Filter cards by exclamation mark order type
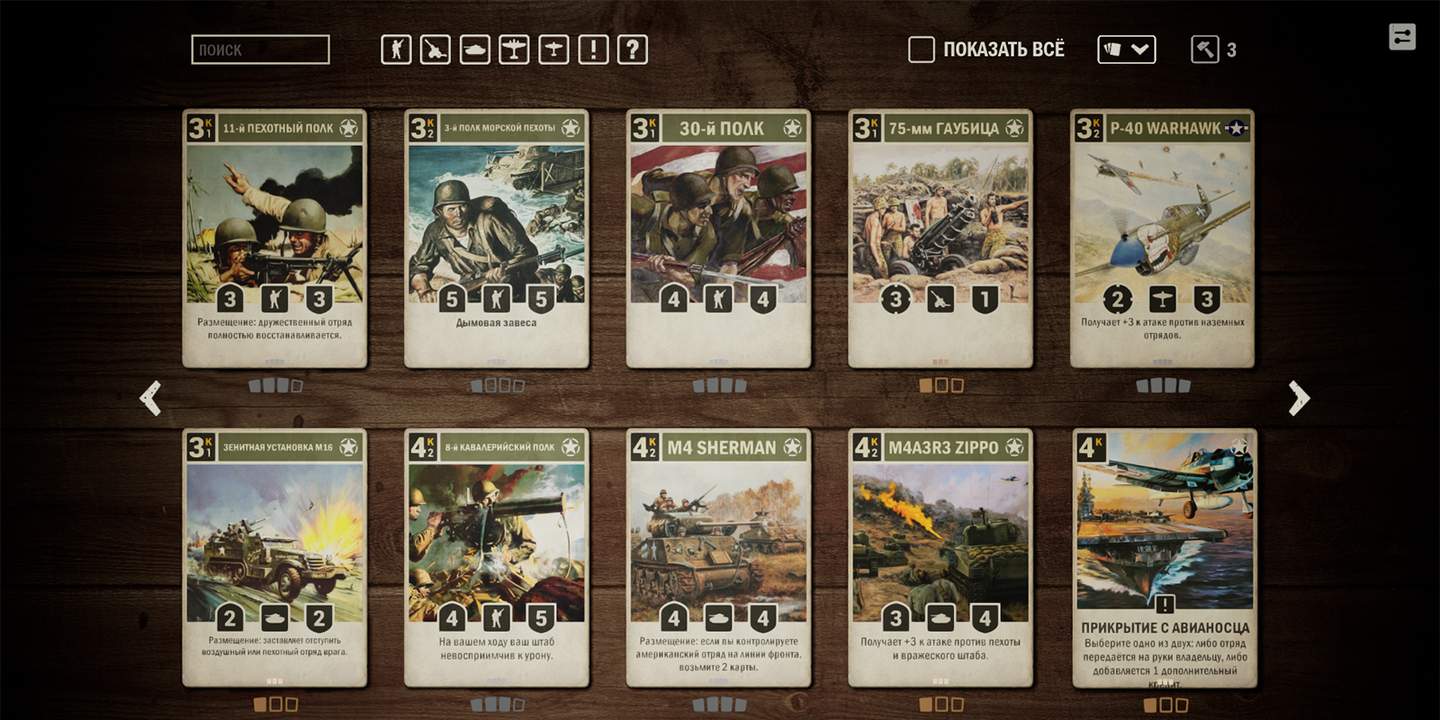This screenshot has height=720, width=1440. pos(593,49)
